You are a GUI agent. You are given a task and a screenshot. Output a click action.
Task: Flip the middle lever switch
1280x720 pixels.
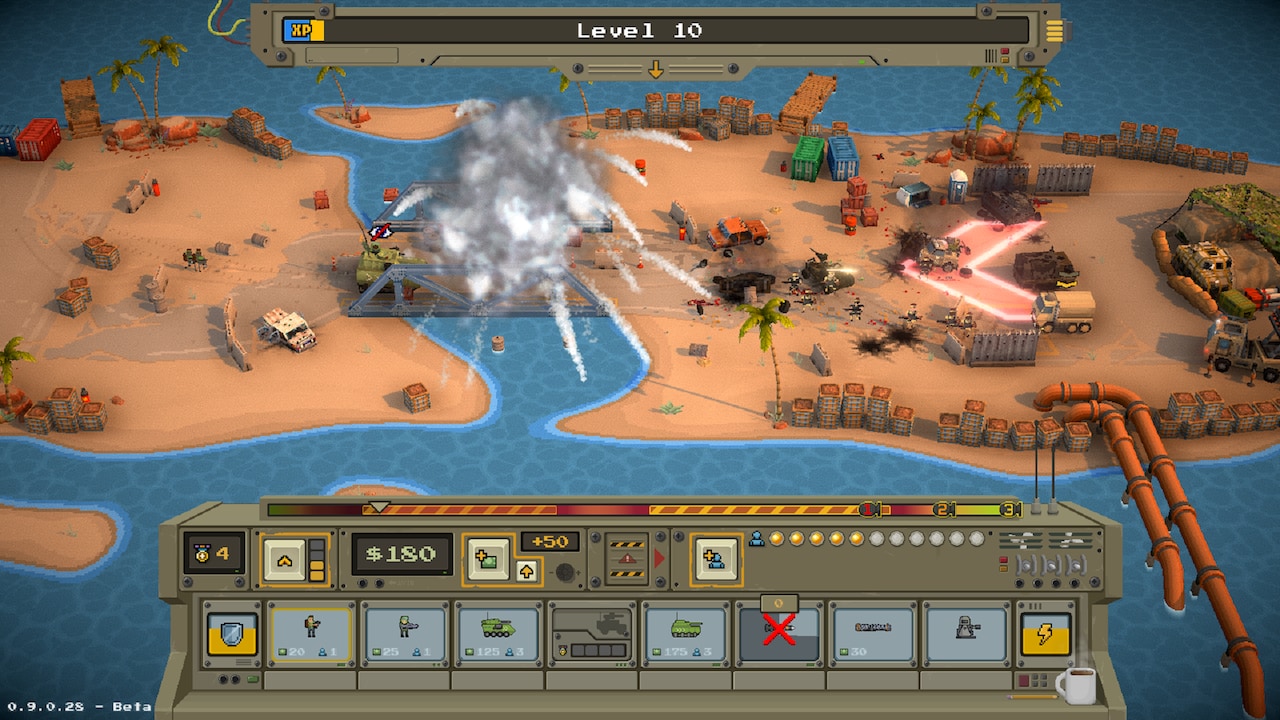(x=1051, y=566)
